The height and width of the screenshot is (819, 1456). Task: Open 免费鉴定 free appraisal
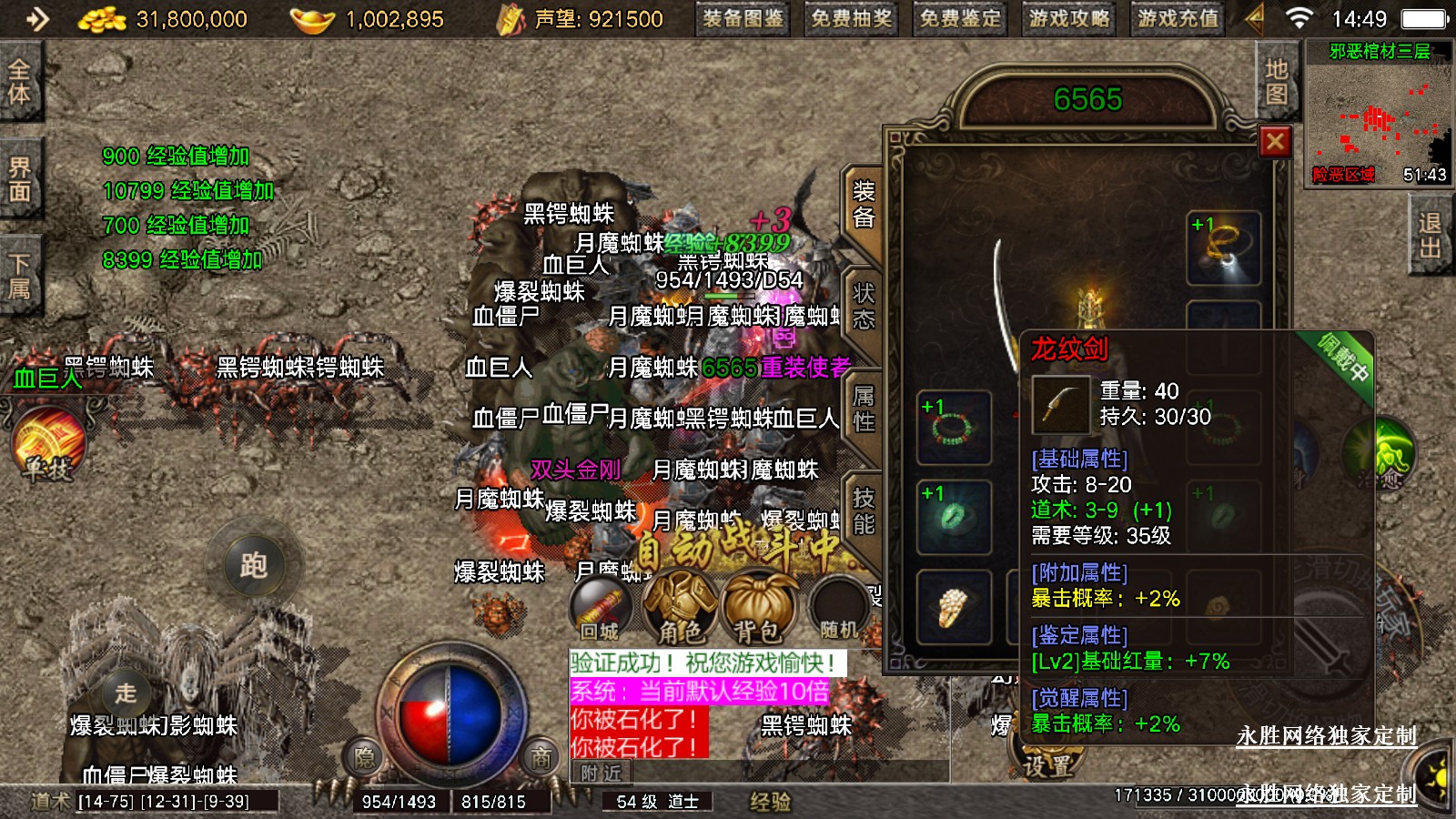(x=959, y=19)
